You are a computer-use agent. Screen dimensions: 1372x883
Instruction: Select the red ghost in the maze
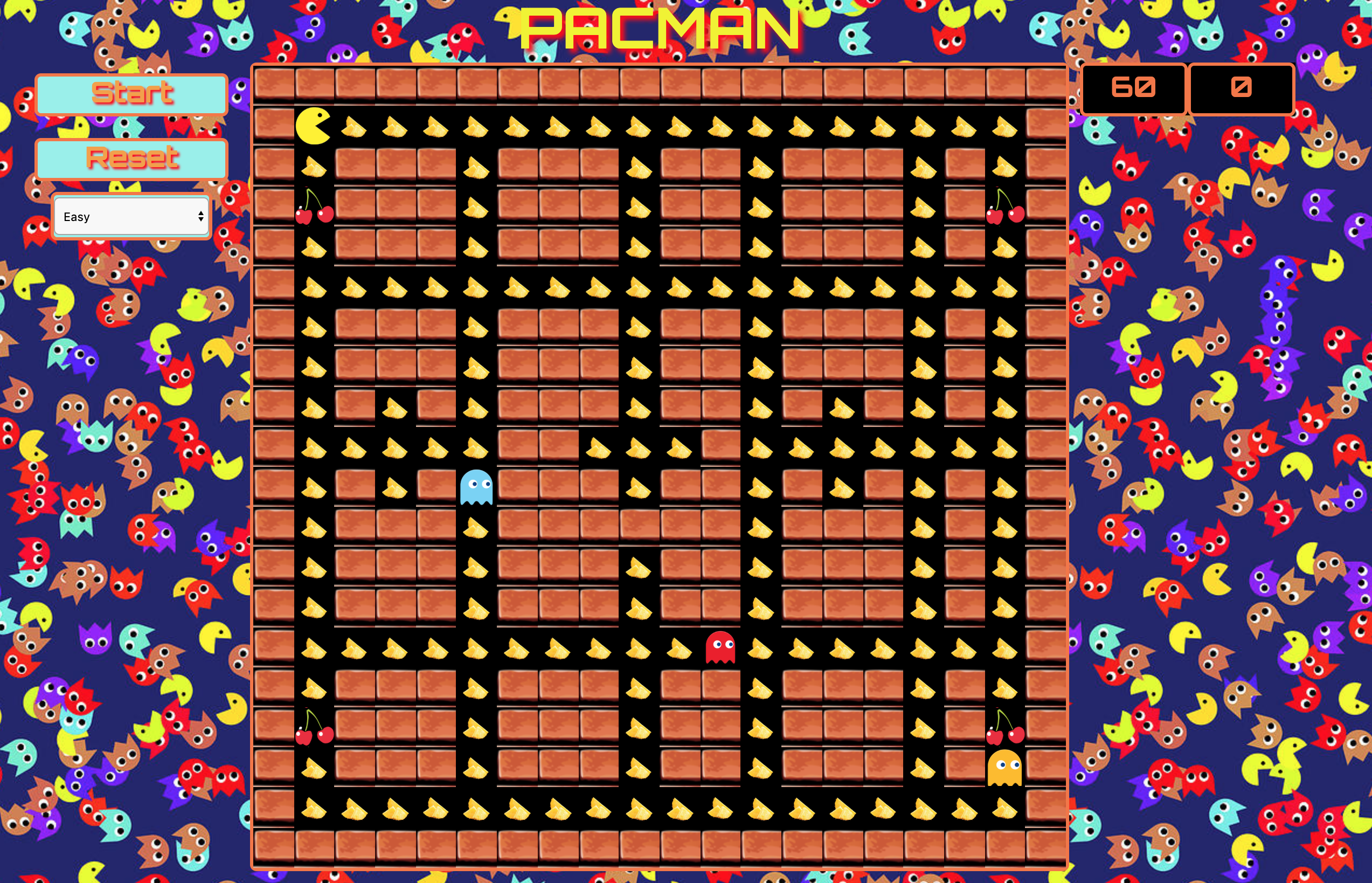click(720, 648)
